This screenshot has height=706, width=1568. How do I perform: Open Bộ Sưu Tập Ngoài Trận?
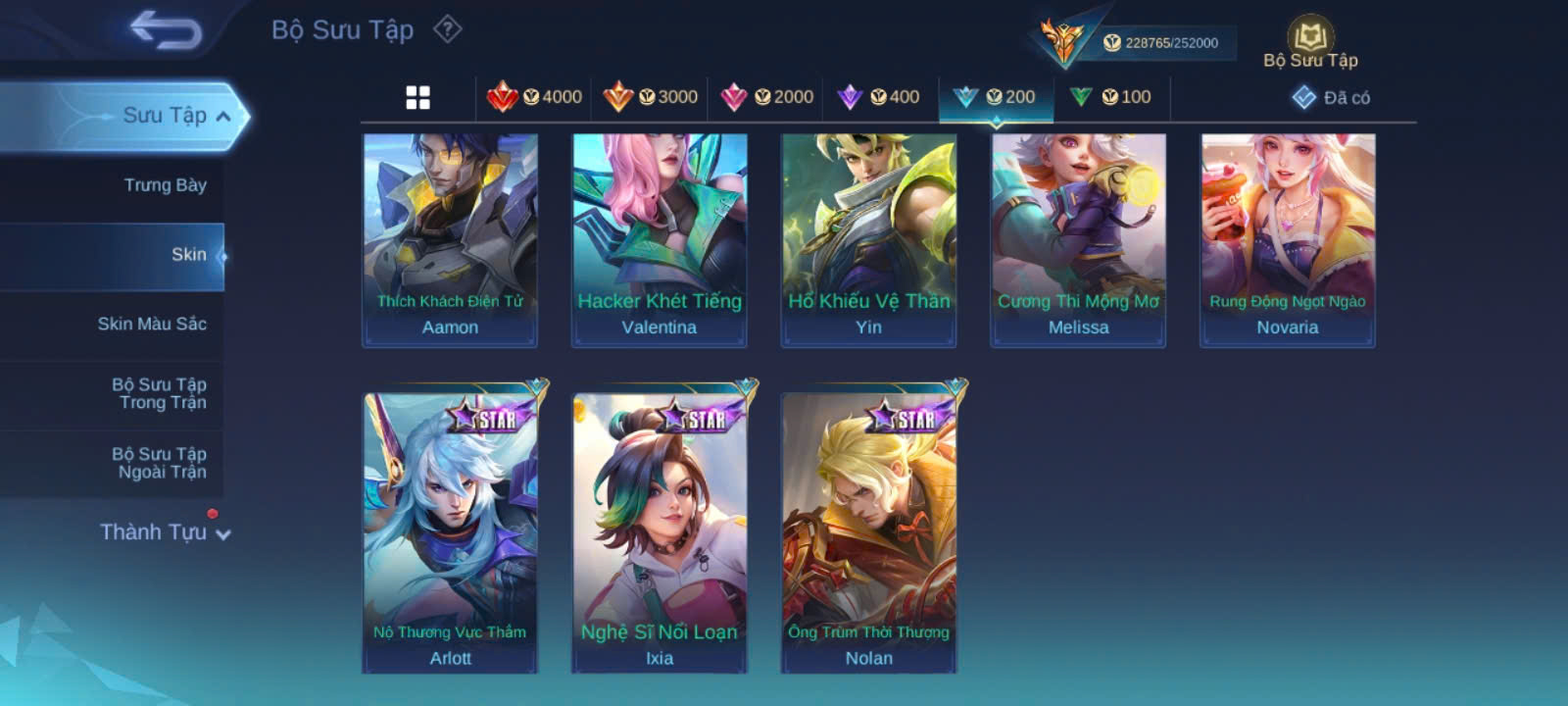(x=159, y=463)
